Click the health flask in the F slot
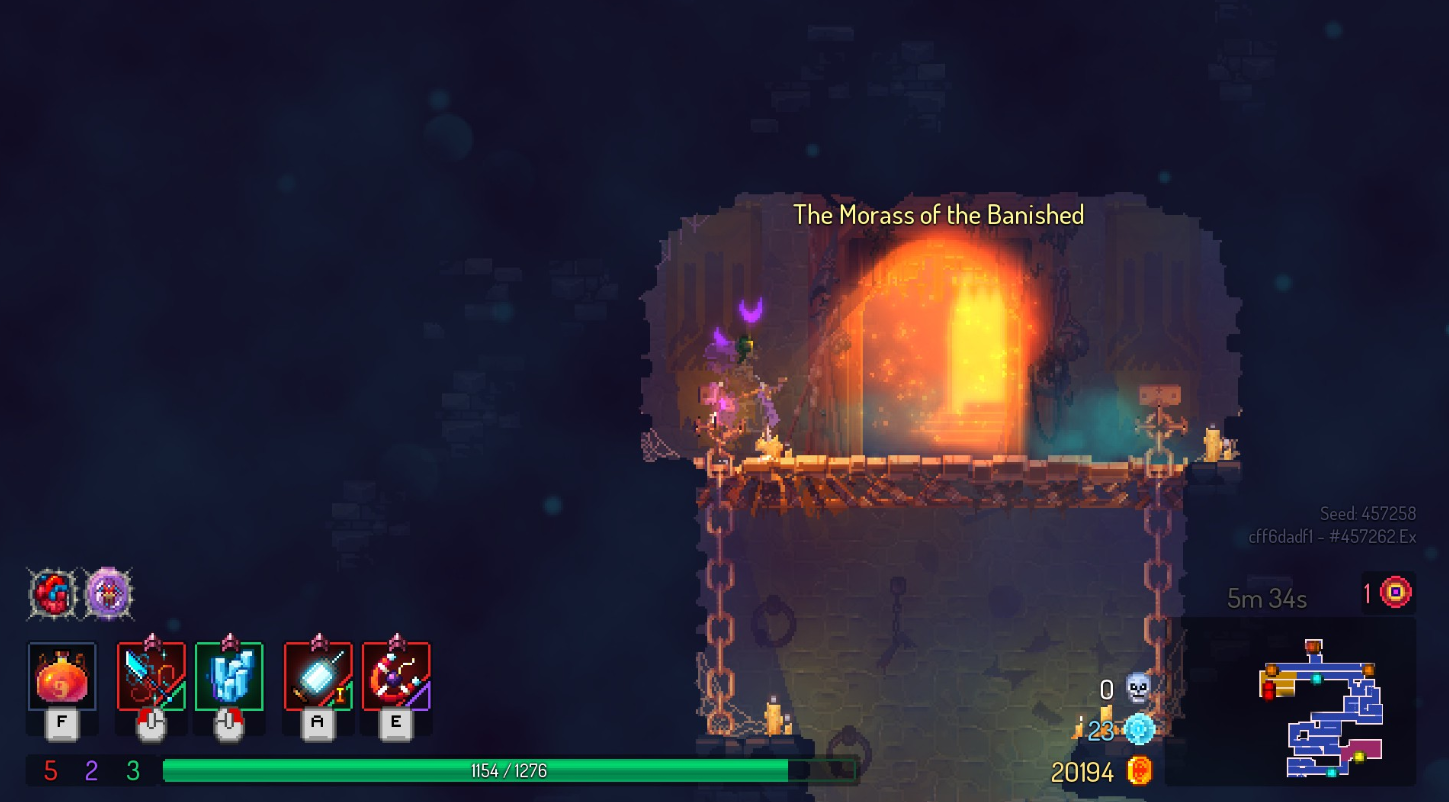The image size is (1449, 802). tap(61, 676)
